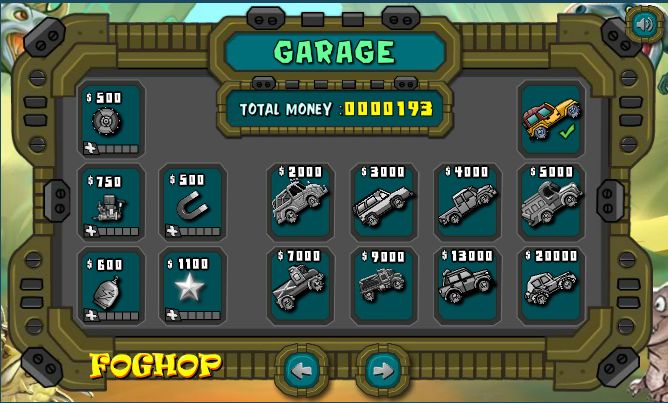The image size is (668, 403).
Task: Select the $7000 vehicle
Action: 300,284
